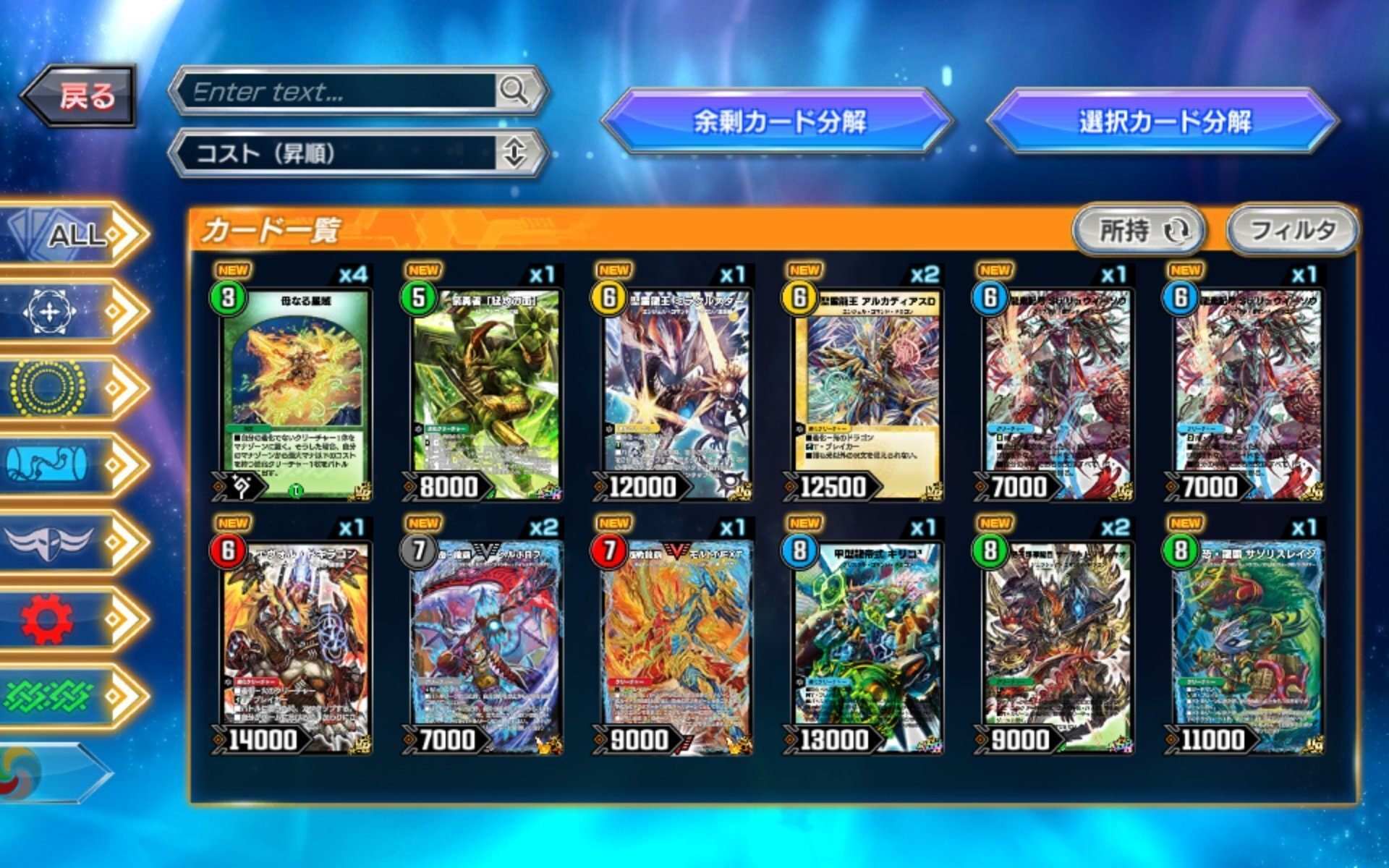Switch to the winged mask category tab

(72, 542)
